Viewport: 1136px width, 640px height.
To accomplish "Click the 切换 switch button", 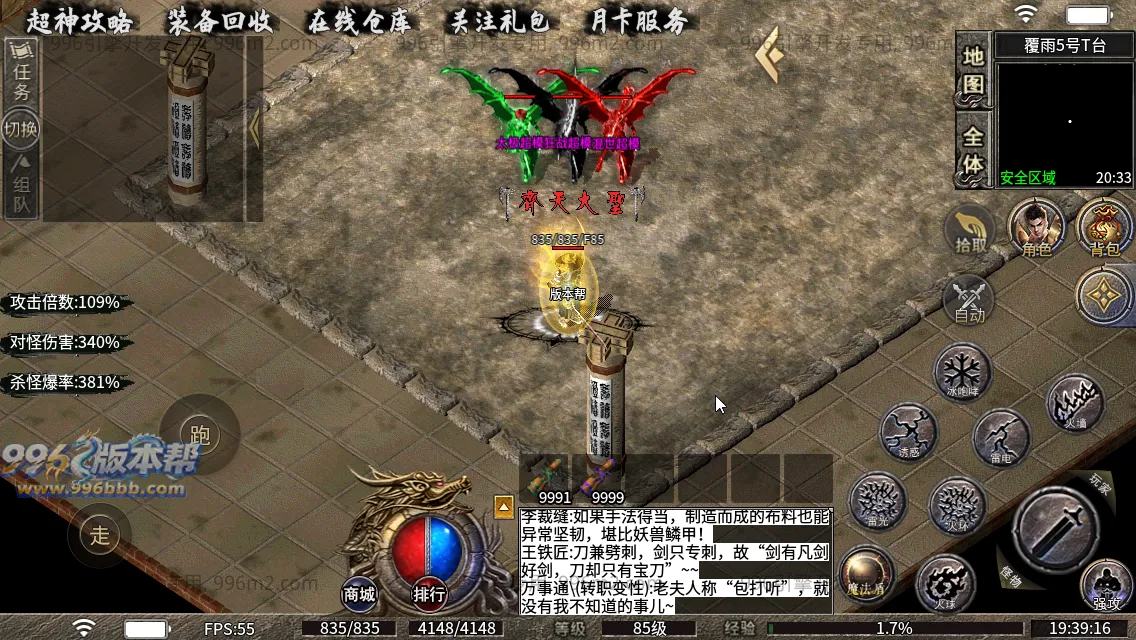I will 20,129.
